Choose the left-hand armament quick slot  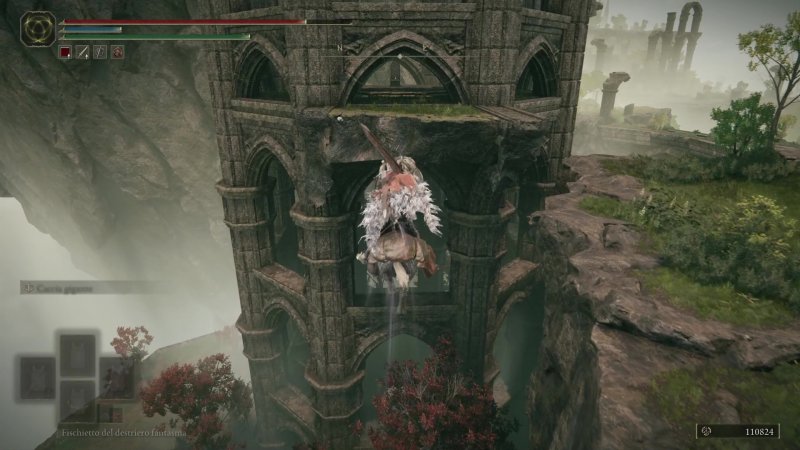tap(37, 375)
